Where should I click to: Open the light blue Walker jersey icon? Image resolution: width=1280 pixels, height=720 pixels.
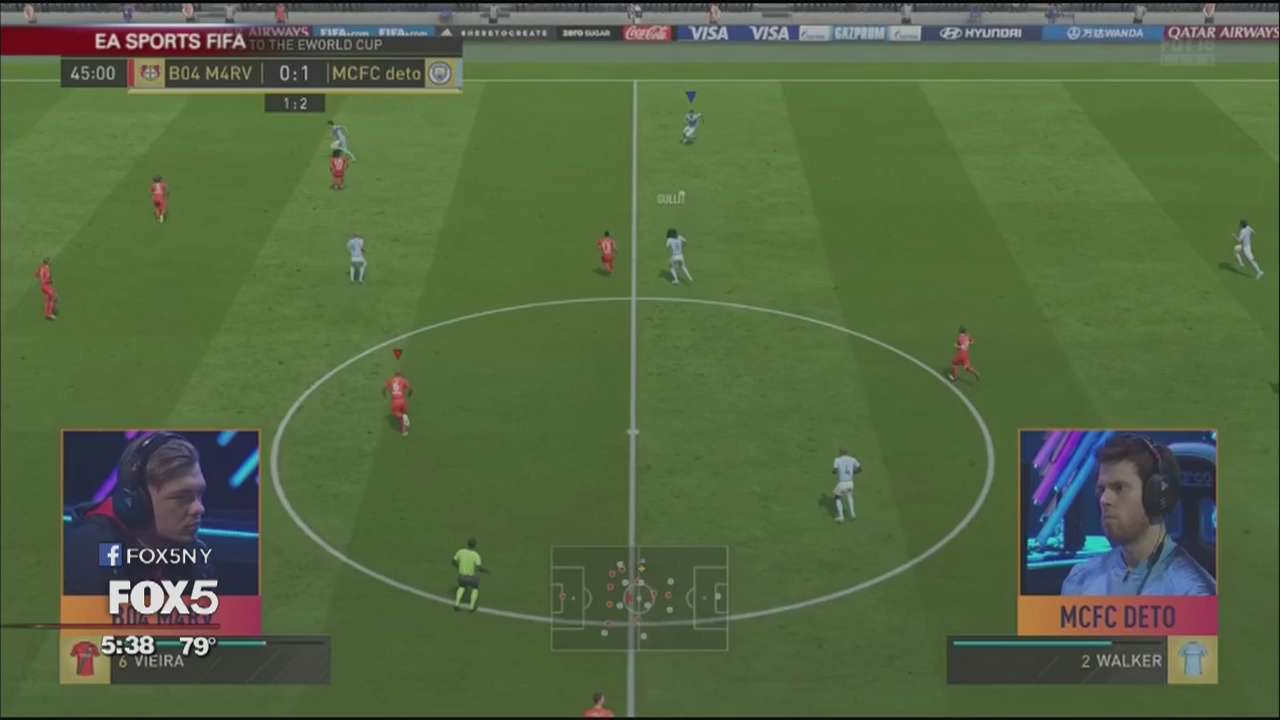pos(1194,660)
